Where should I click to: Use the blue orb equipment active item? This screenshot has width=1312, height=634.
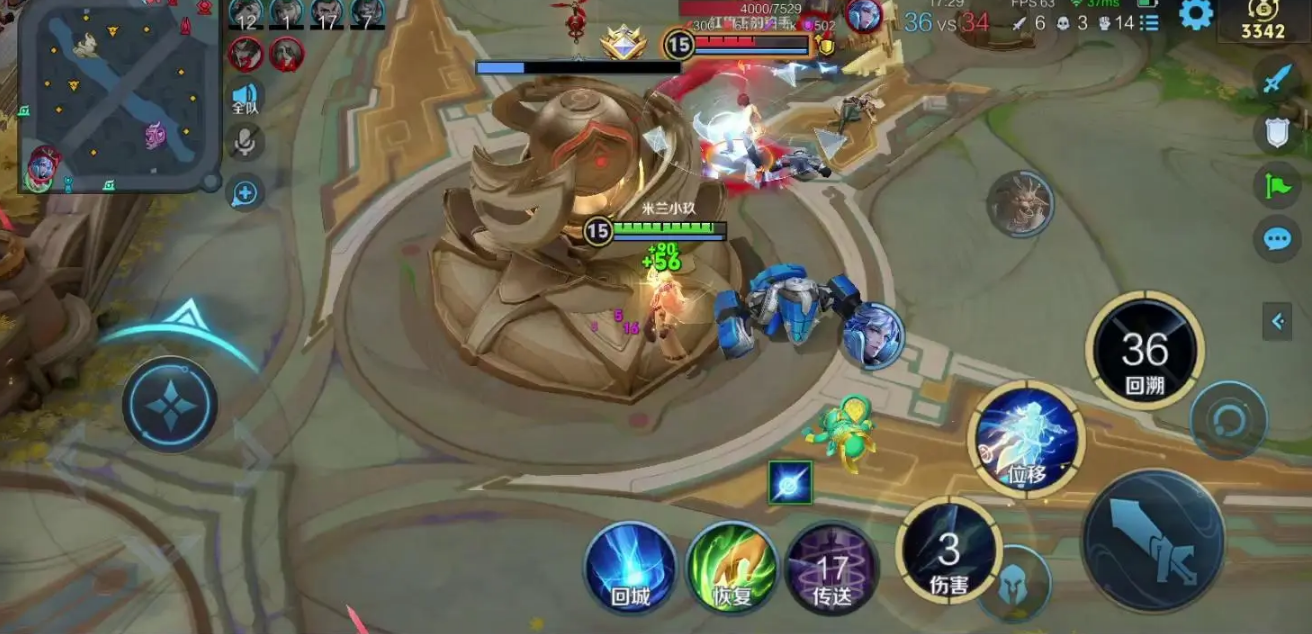[790, 482]
